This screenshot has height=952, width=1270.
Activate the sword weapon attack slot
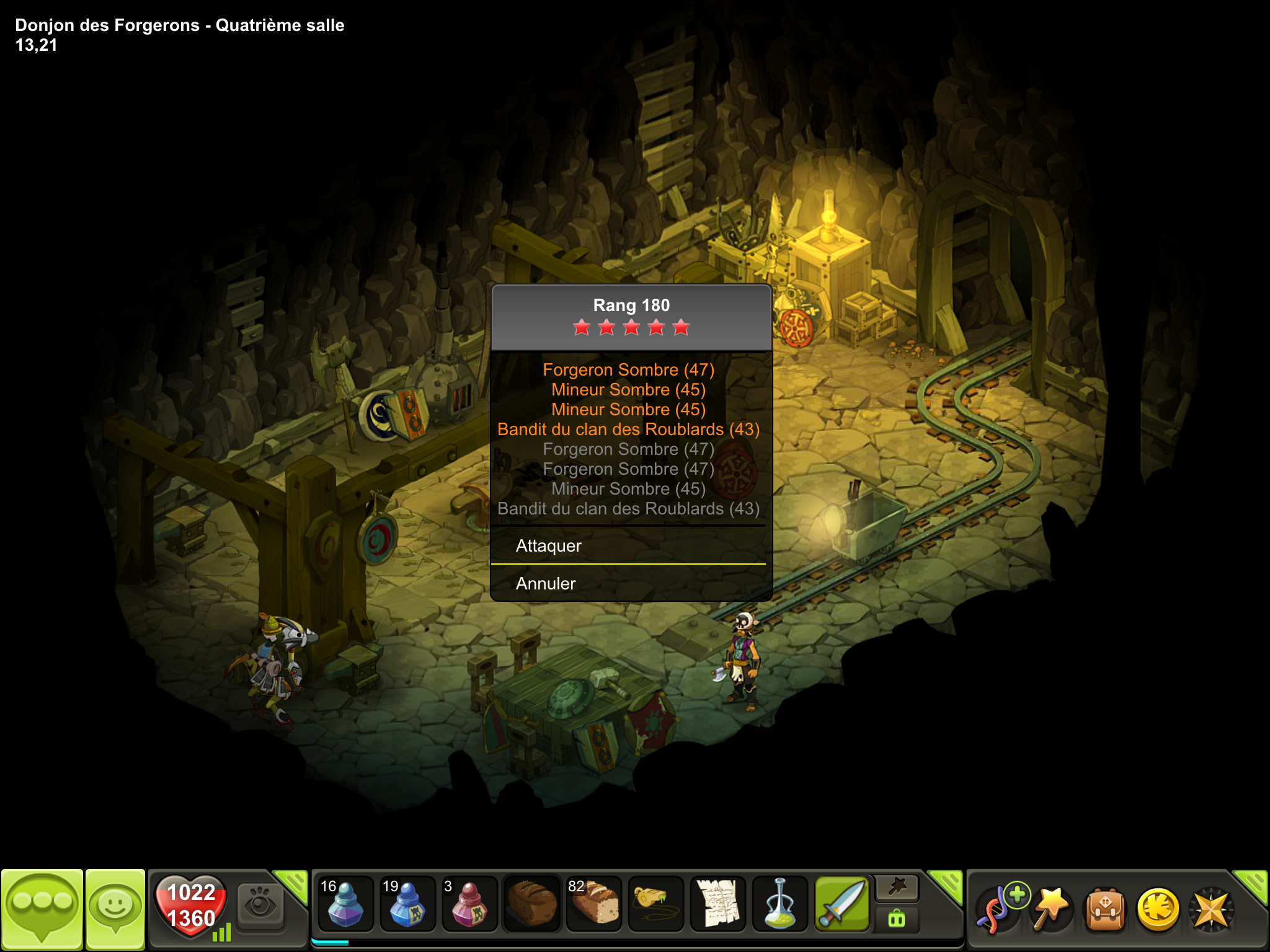[841, 904]
